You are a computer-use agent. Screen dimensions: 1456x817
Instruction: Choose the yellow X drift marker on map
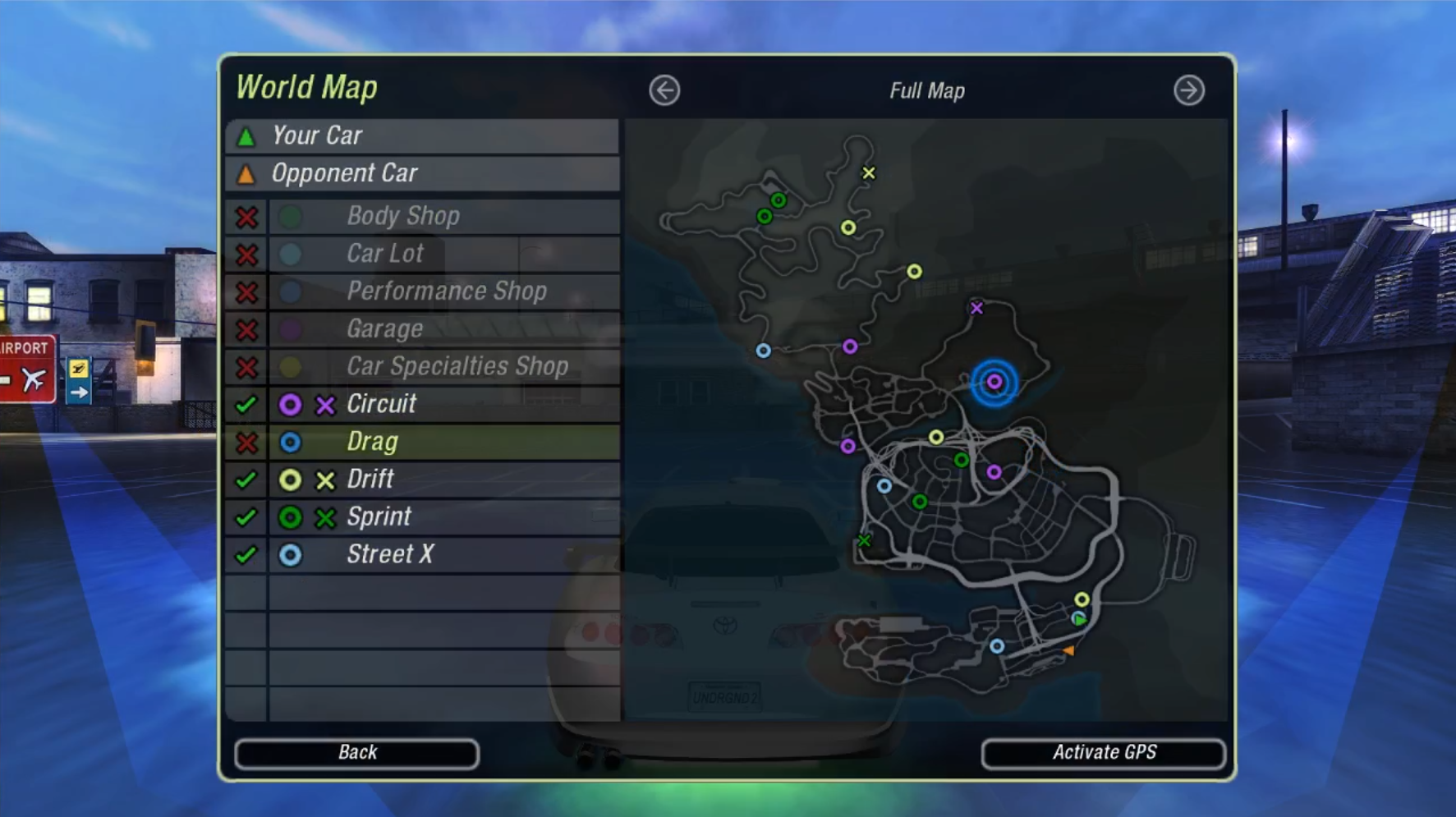[868, 173]
